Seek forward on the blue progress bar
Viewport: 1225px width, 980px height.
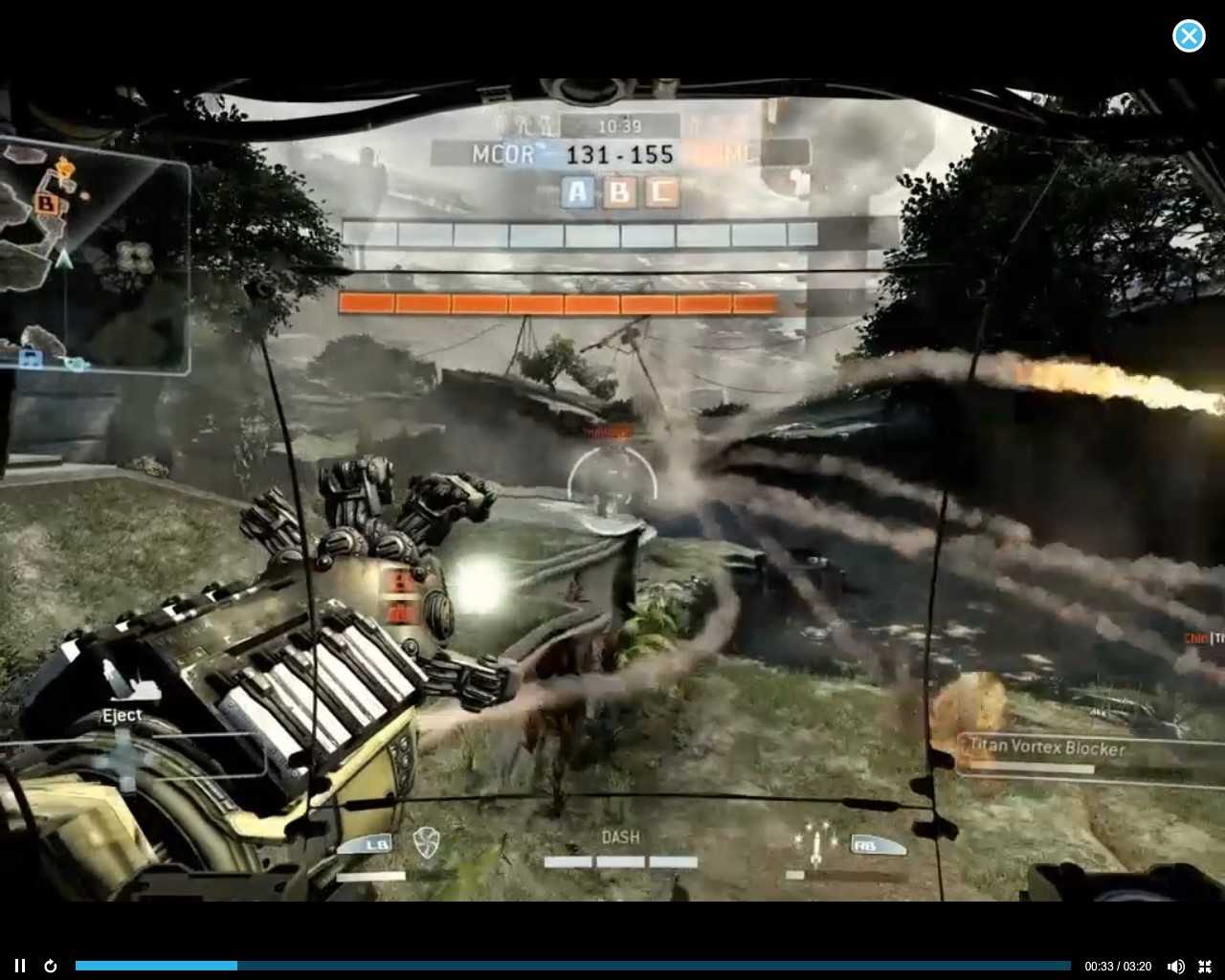tap(574, 966)
